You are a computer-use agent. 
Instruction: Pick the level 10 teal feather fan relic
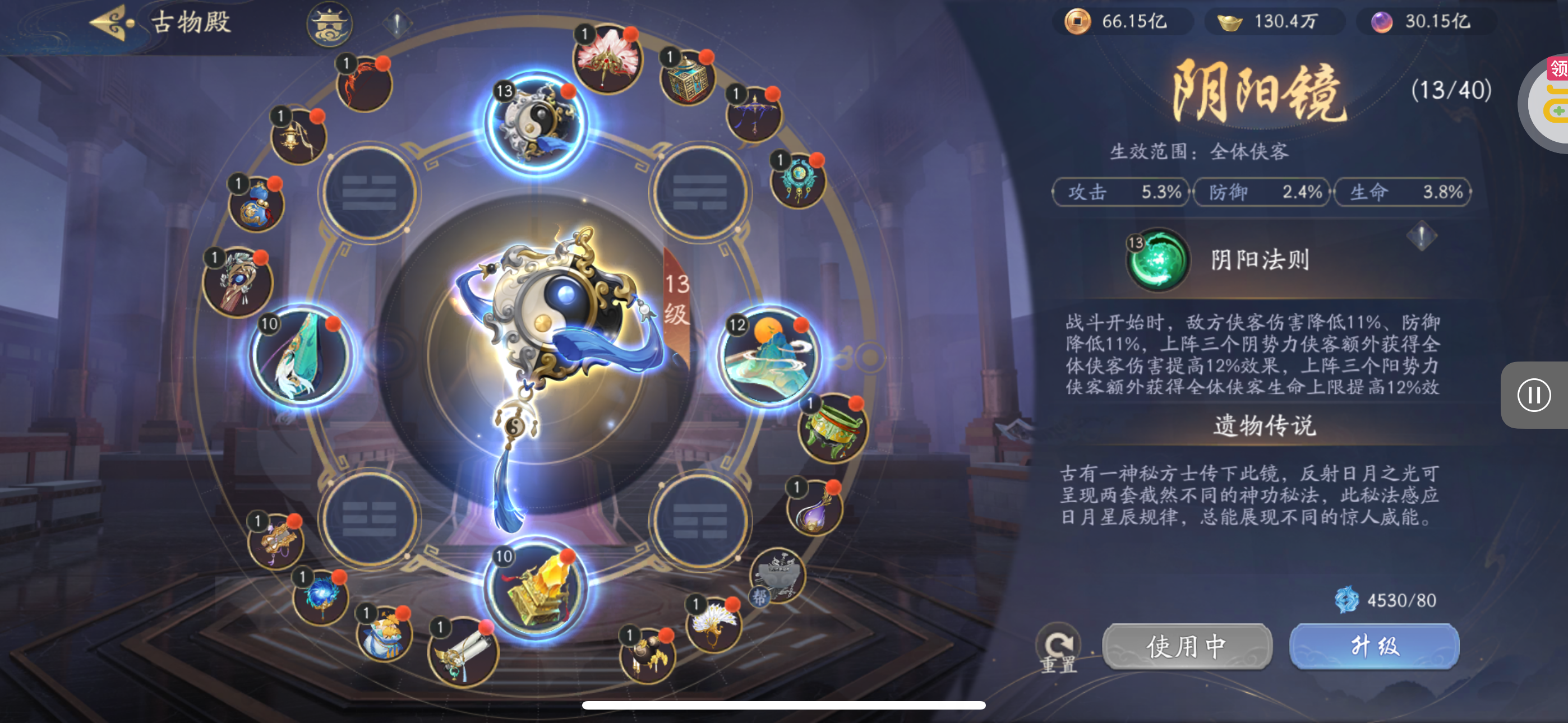pos(301,356)
